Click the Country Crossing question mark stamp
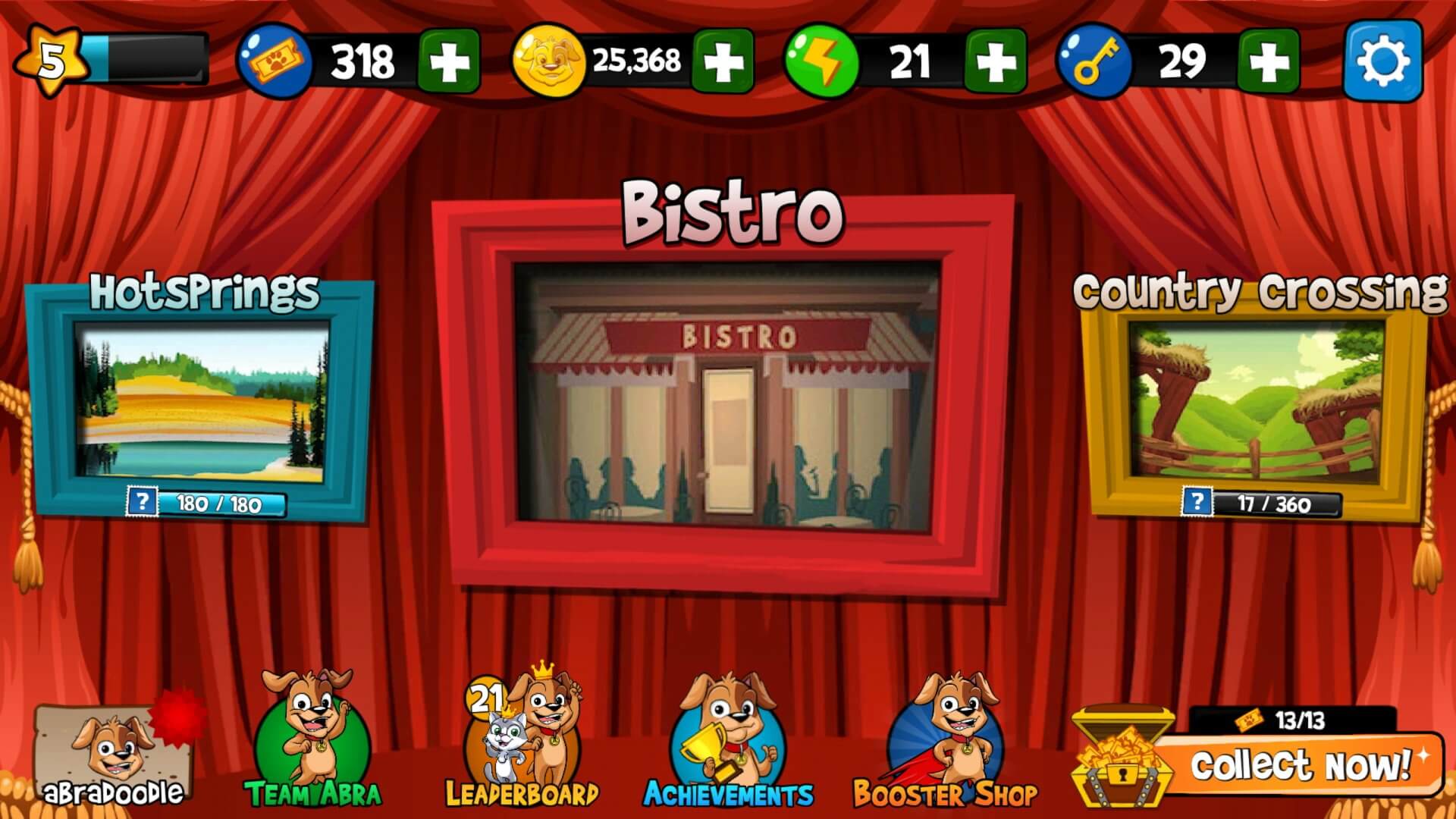Image resolution: width=1456 pixels, height=819 pixels. (1197, 502)
